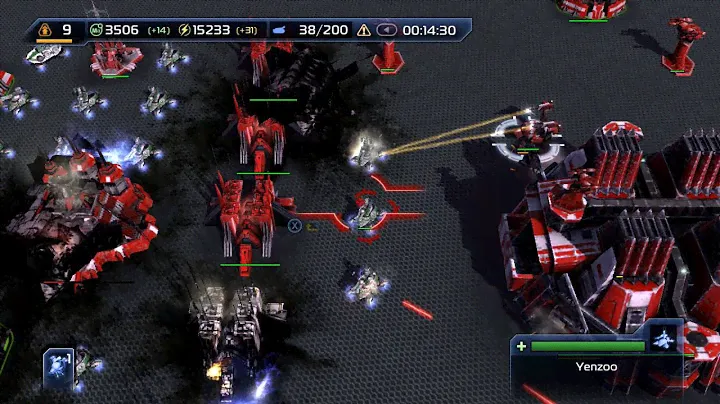
Task: Select the unit marked with the red reticle
Action: (368, 213)
